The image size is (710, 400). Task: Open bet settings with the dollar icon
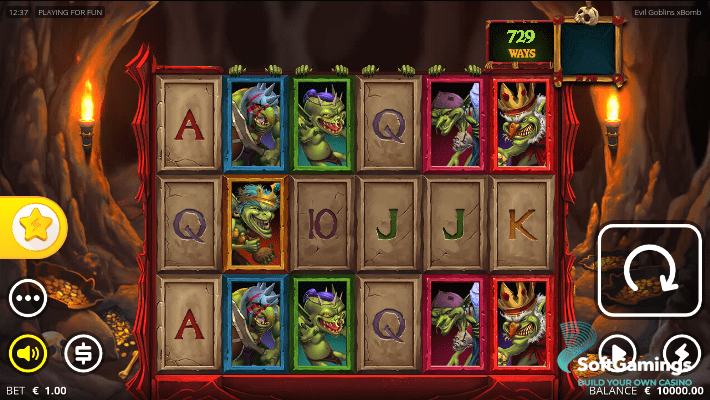pos(83,352)
